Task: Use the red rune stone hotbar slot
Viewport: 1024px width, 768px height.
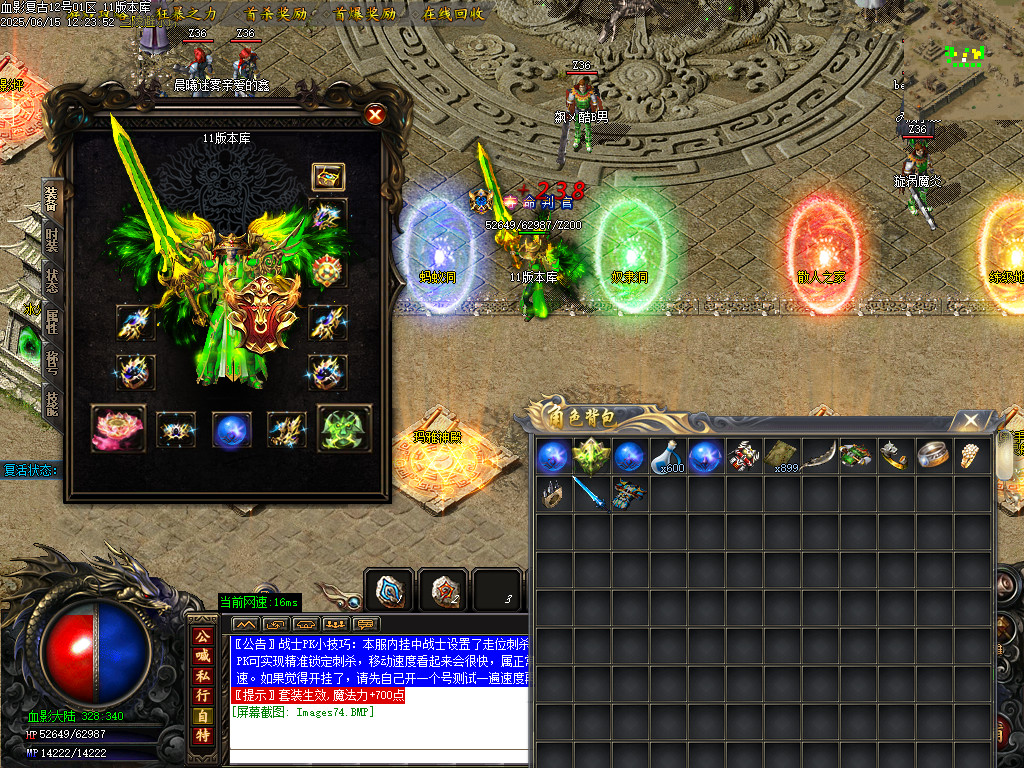Action: pos(441,590)
